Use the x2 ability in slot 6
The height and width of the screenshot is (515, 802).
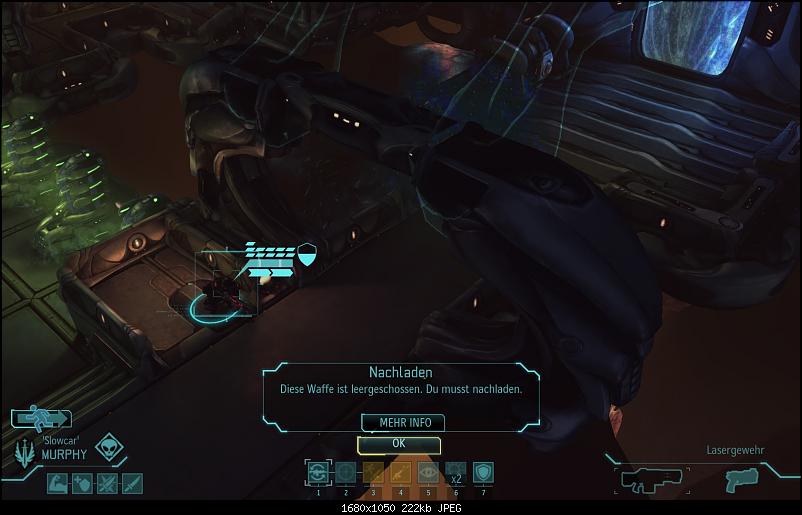point(455,474)
